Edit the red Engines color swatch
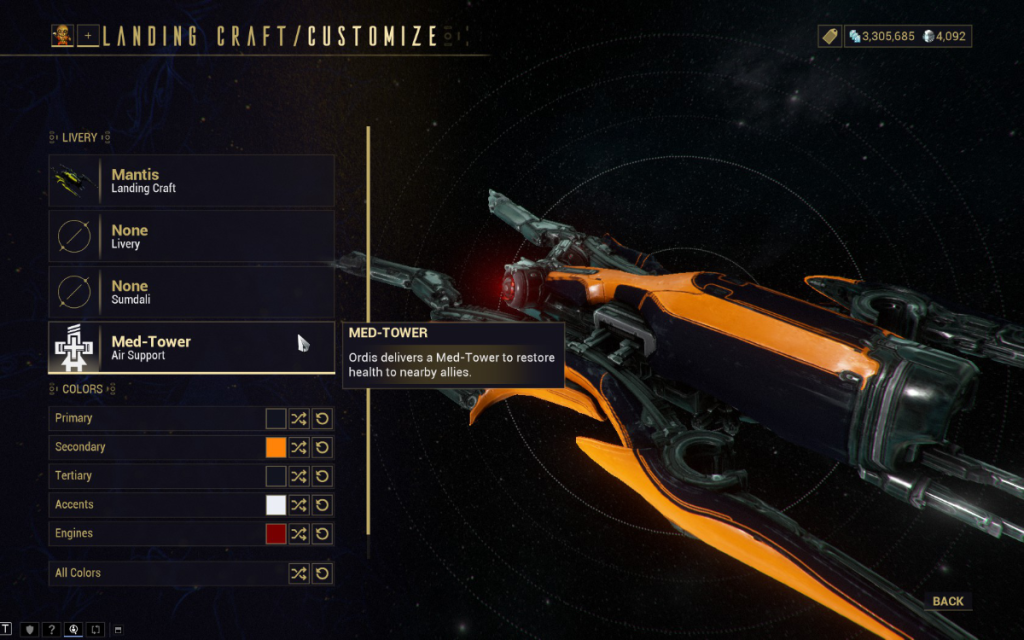This screenshot has width=1024, height=640. click(x=276, y=534)
